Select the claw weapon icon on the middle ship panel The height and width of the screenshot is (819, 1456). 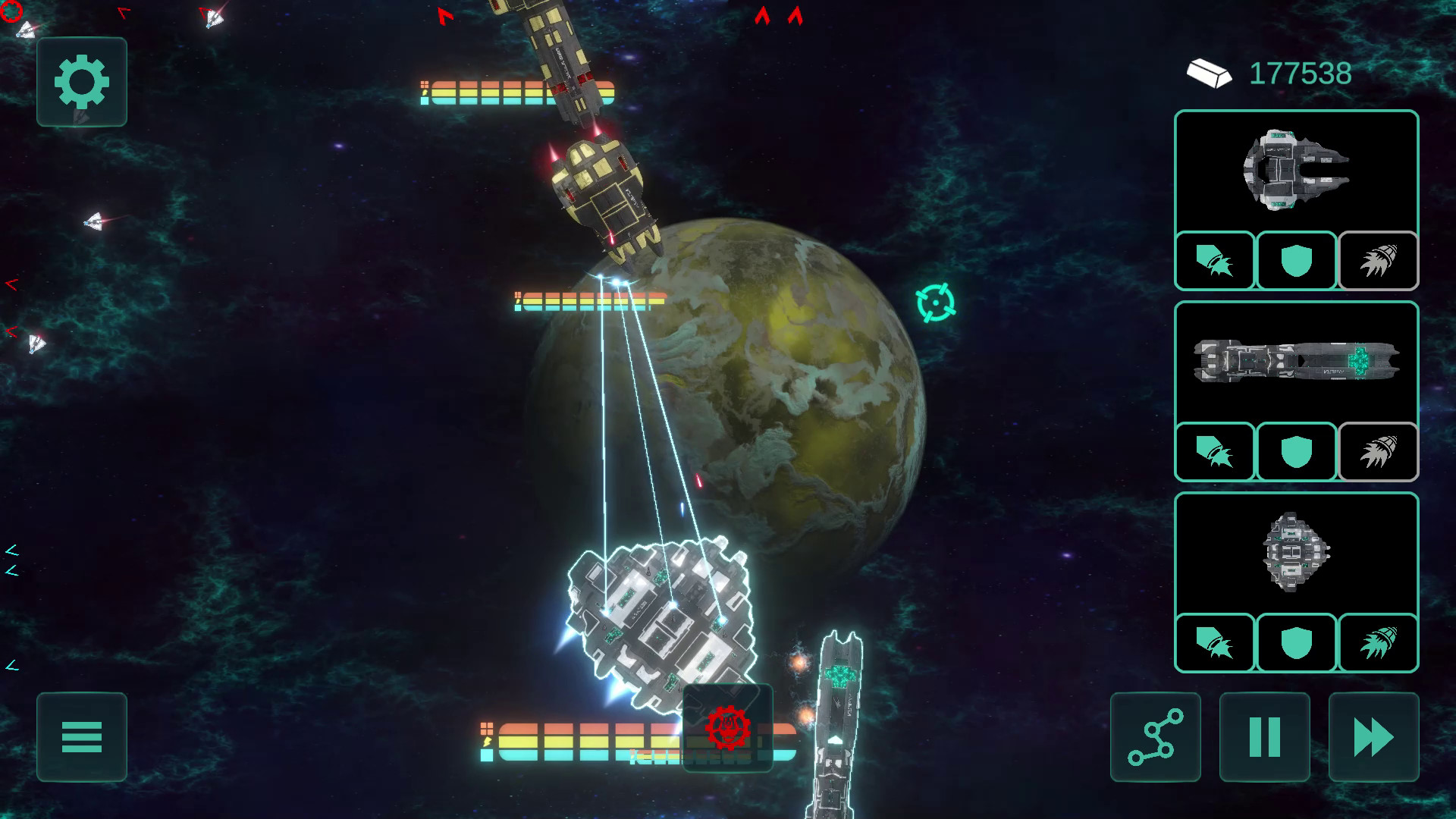tap(1214, 452)
